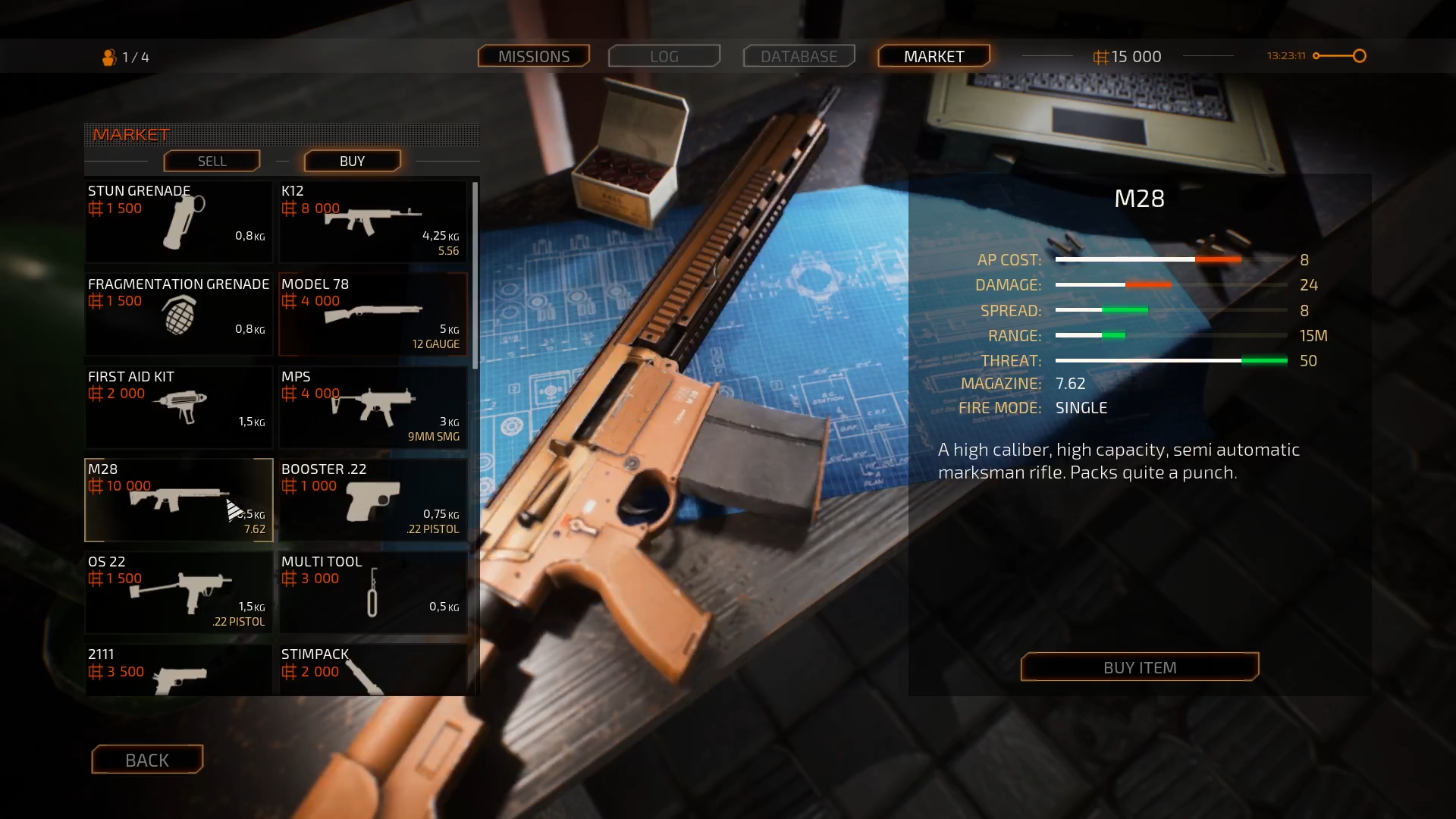Switch to the BUY tab

coord(351,161)
